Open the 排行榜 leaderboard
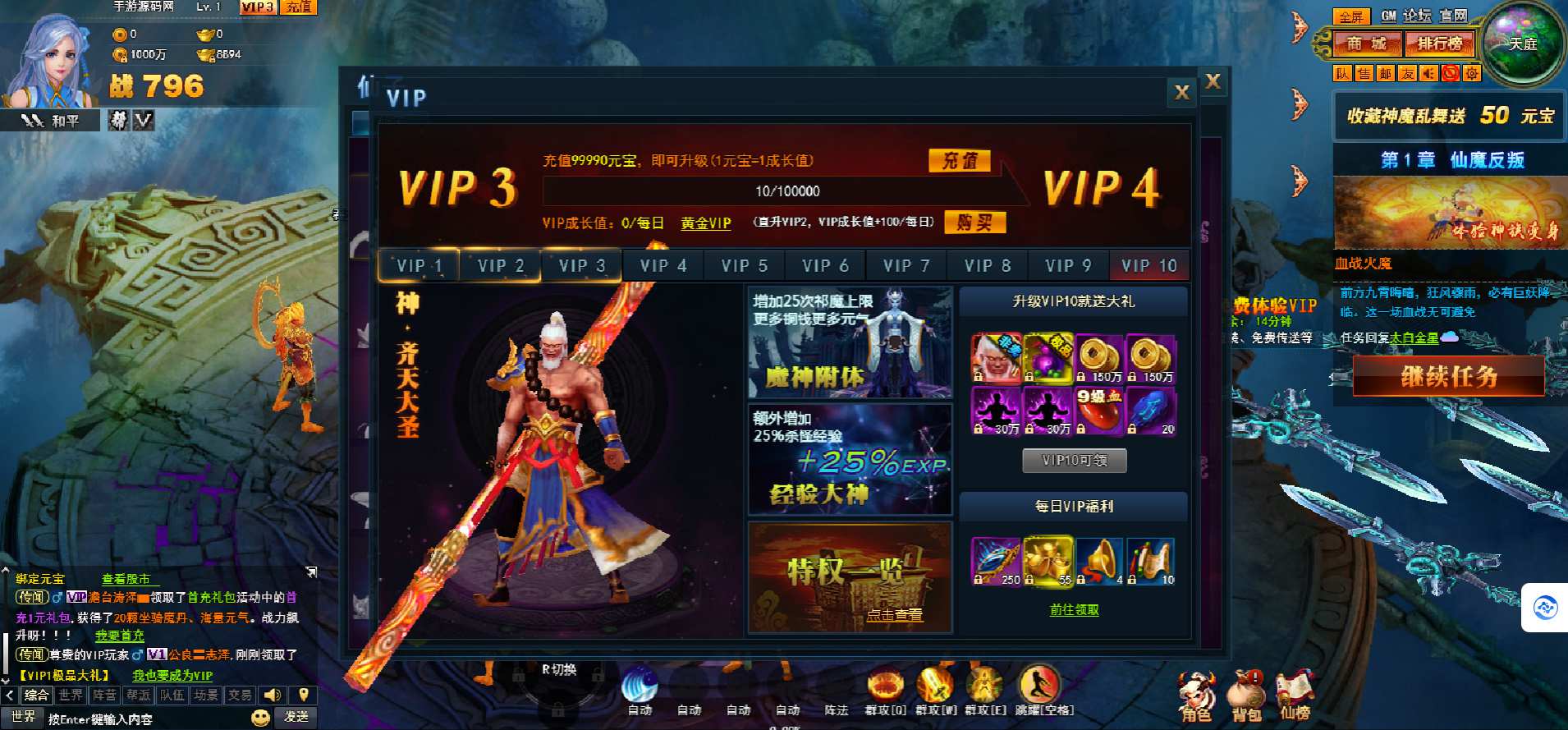This screenshot has height=730, width=1568. tap(1439, 44)
